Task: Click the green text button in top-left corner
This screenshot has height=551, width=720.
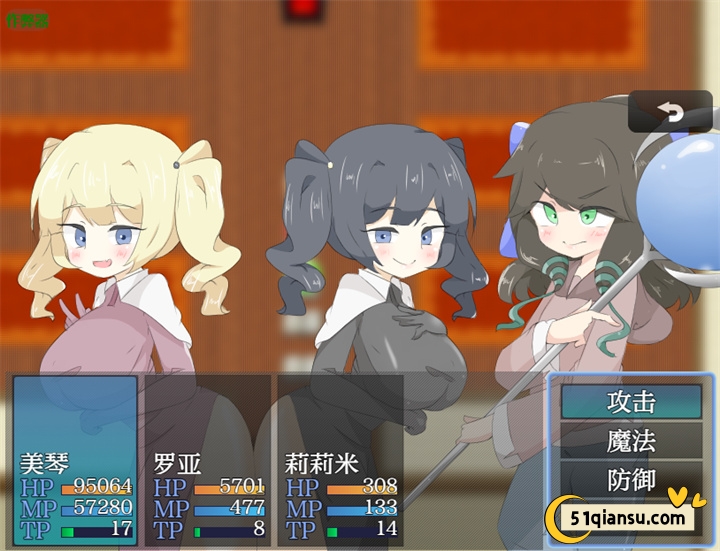Action: (27, 19)
